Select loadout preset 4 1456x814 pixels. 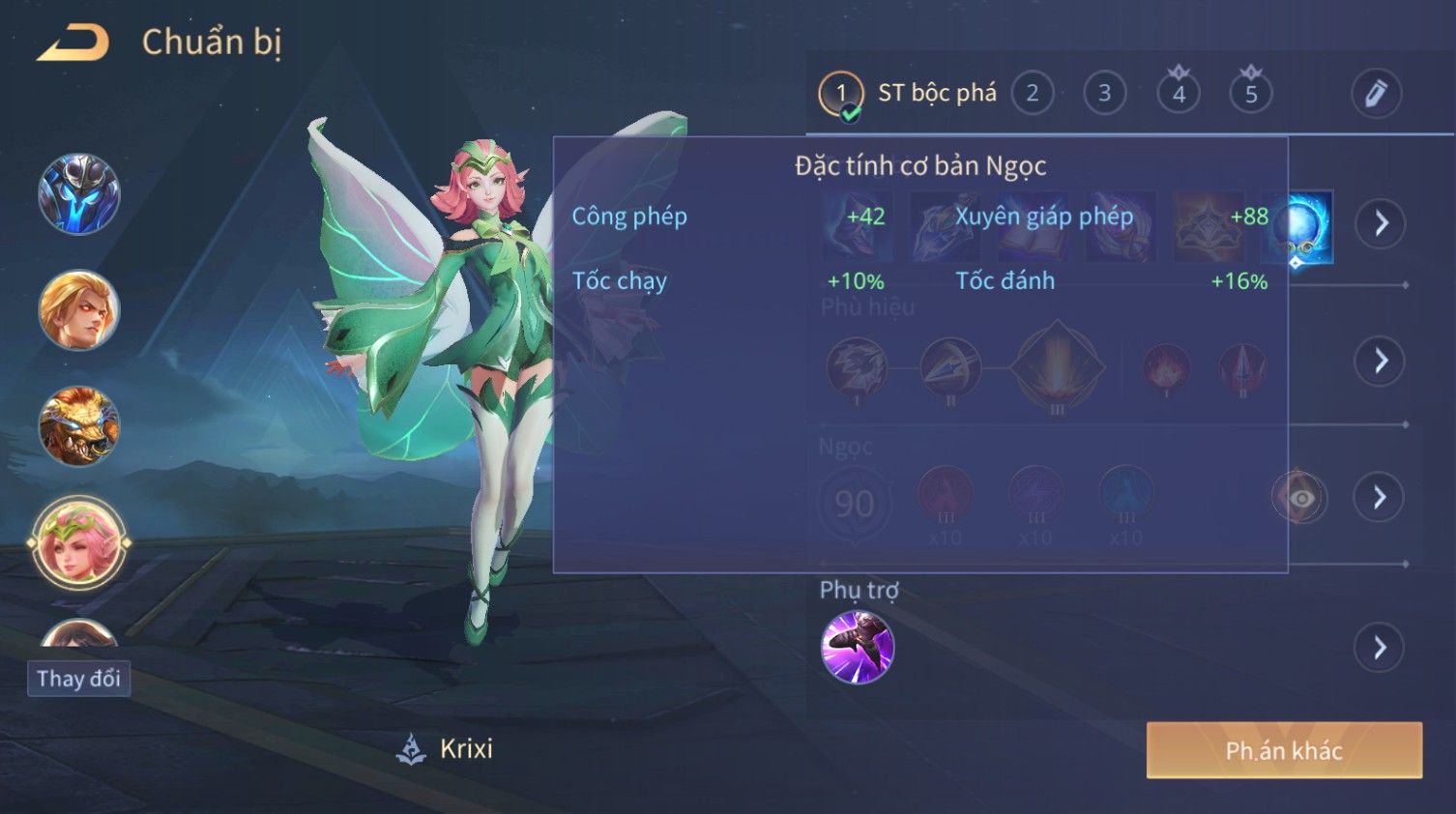(x=1179, y=94)
